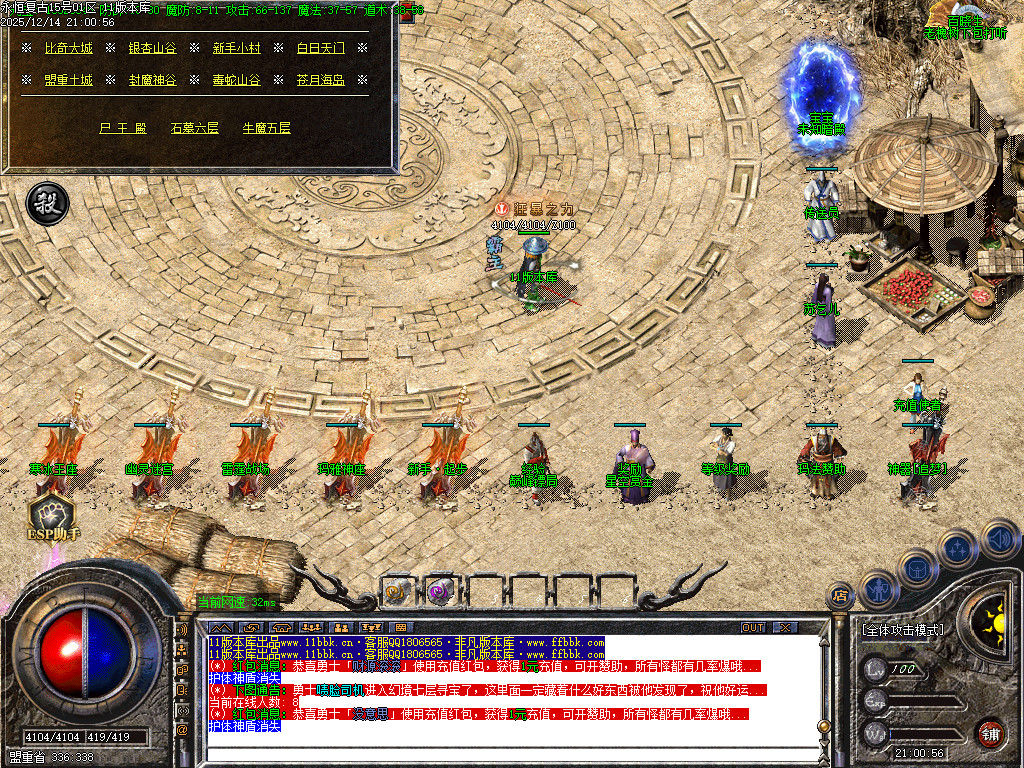
Task: Use the purple scroll in the quick-item belt
Action: tap(440, 591)
